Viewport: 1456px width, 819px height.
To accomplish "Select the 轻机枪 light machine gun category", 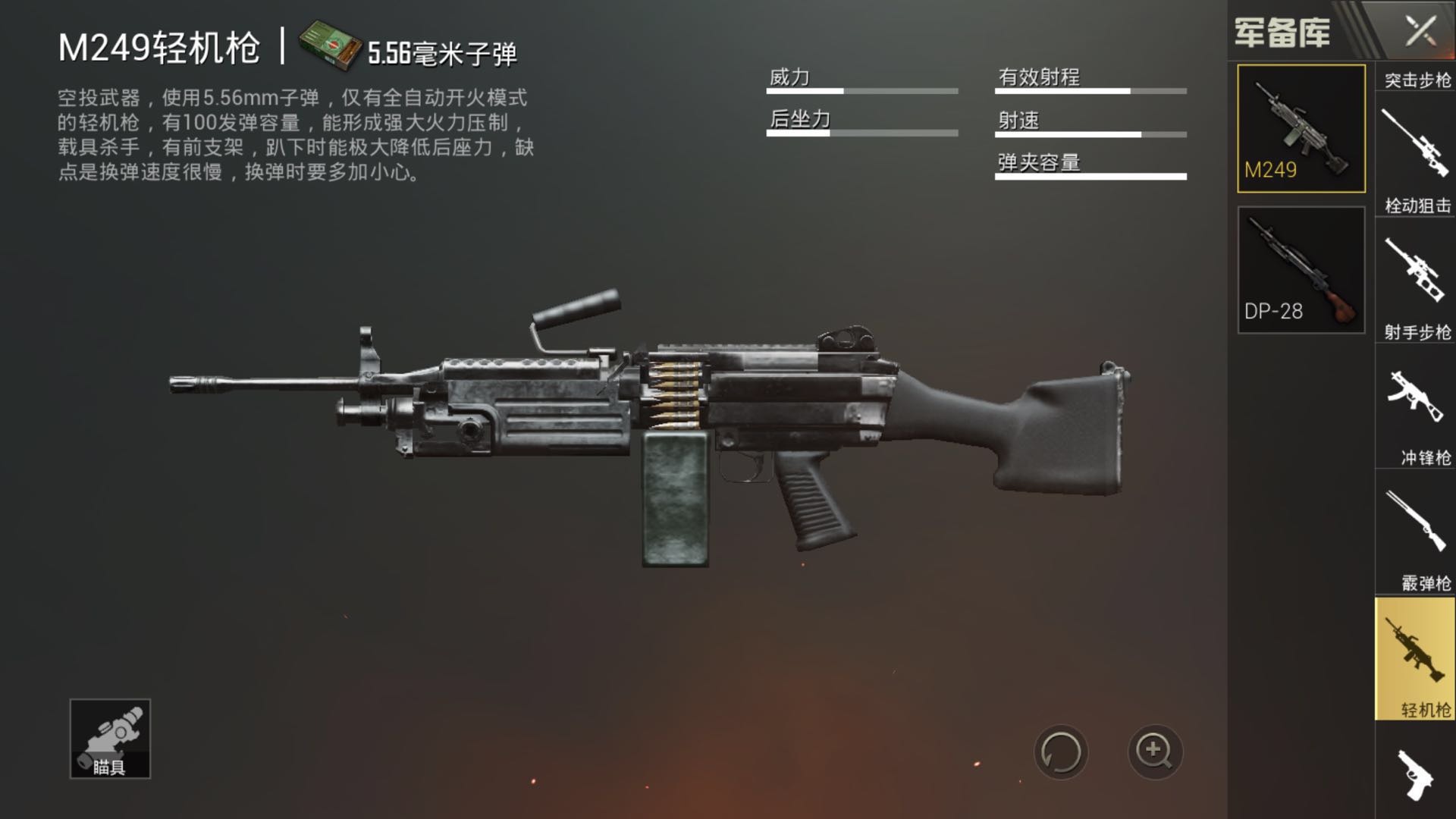I will 1415,658.
